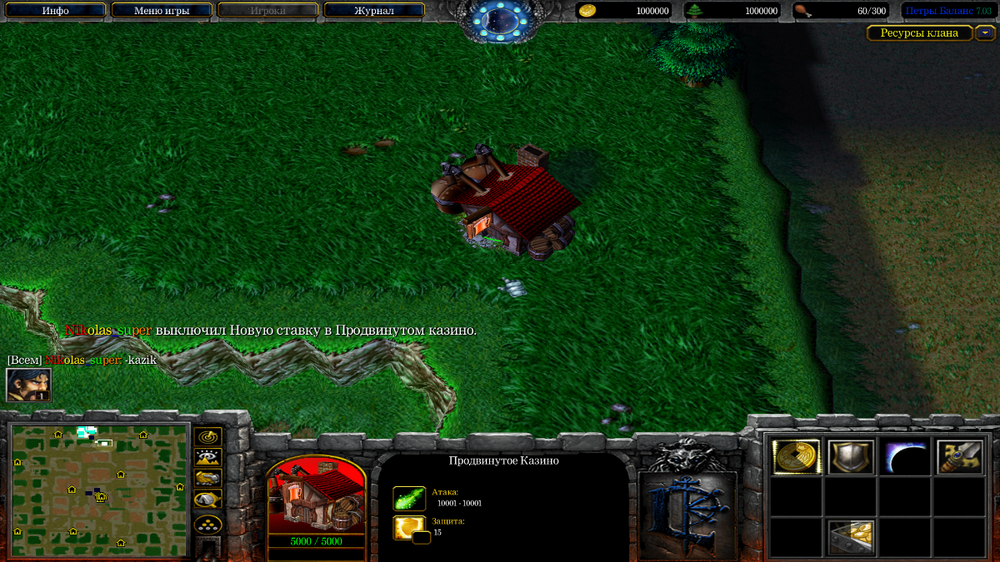
Task: Open the formation toggle button
Action: point(208,524)
